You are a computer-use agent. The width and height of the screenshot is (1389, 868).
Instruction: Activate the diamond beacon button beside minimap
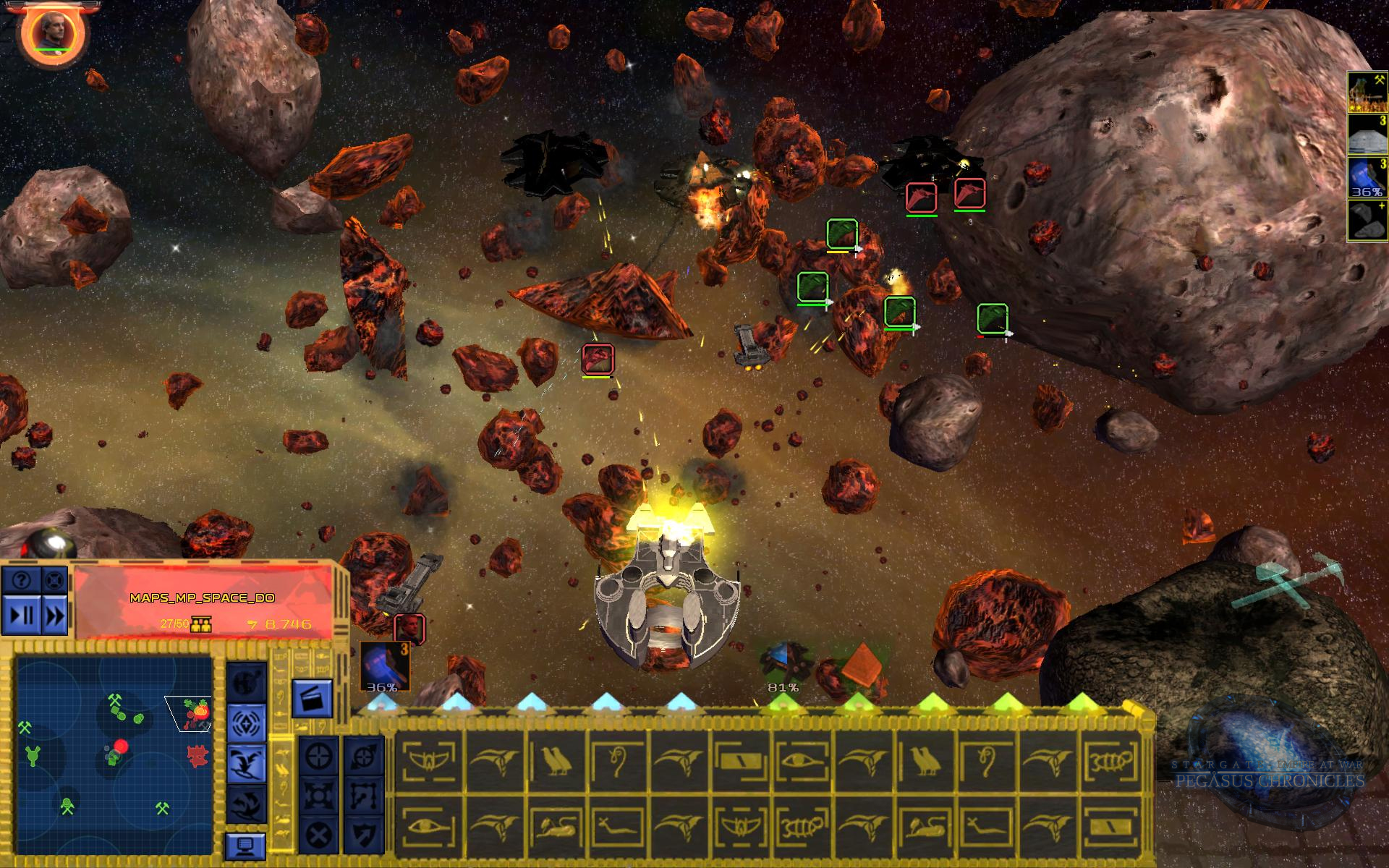click(247, 721)
